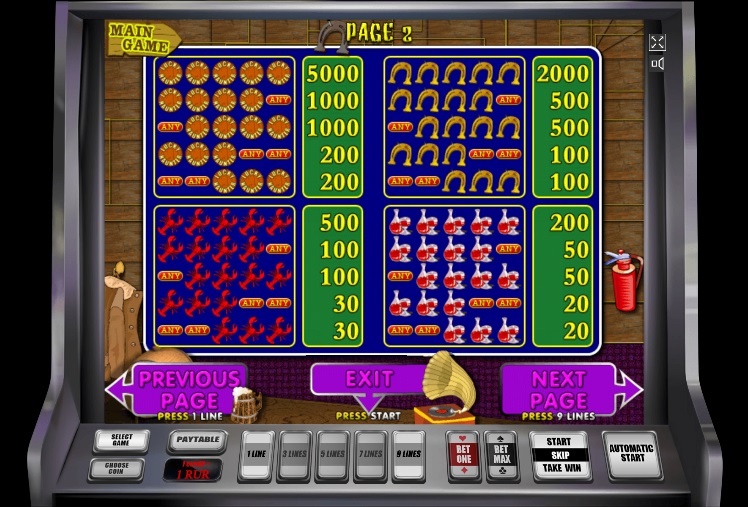Select the 9 Lines button

click(408, 455)
